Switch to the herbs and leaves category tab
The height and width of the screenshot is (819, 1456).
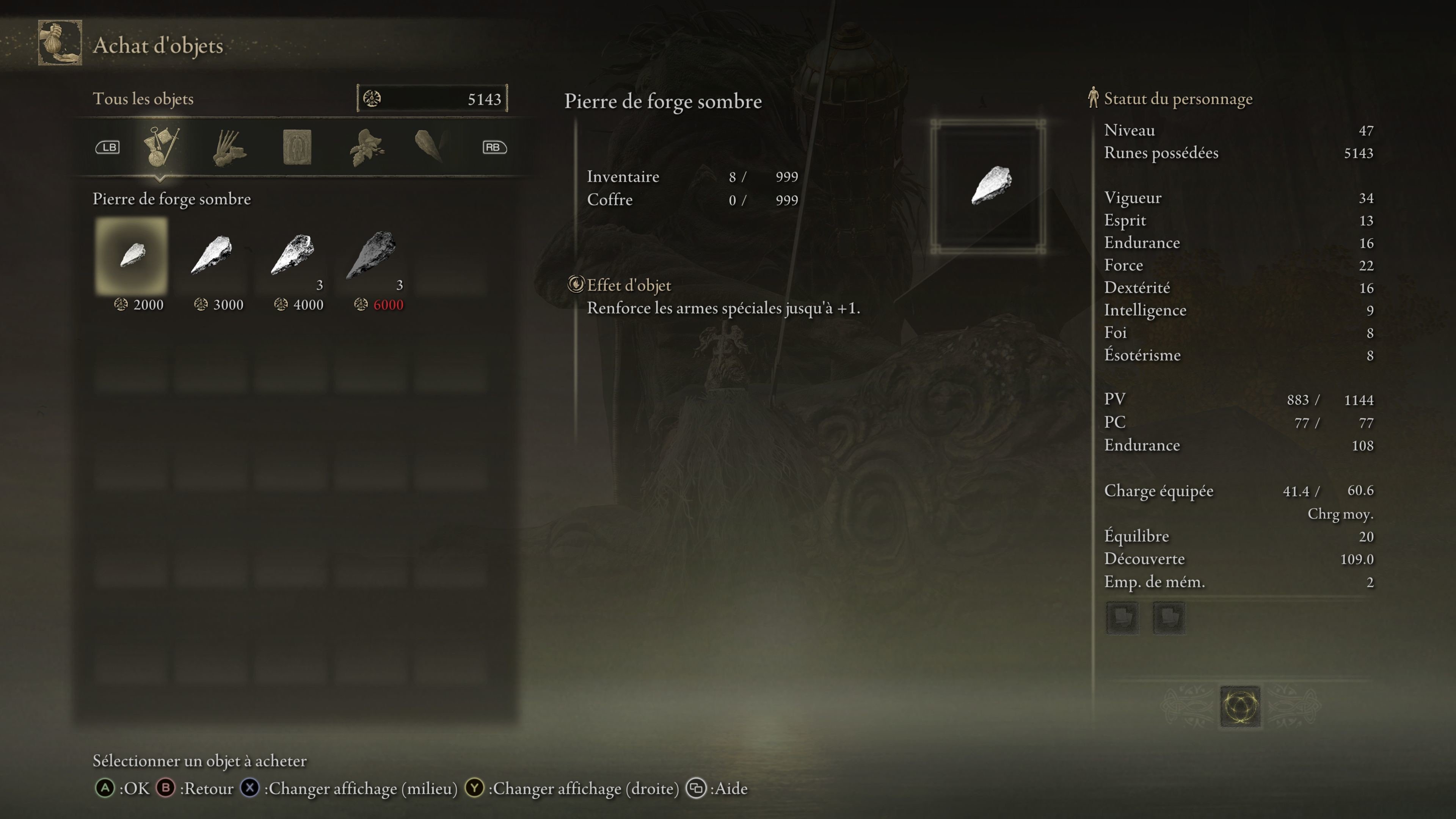coord(366,147)
